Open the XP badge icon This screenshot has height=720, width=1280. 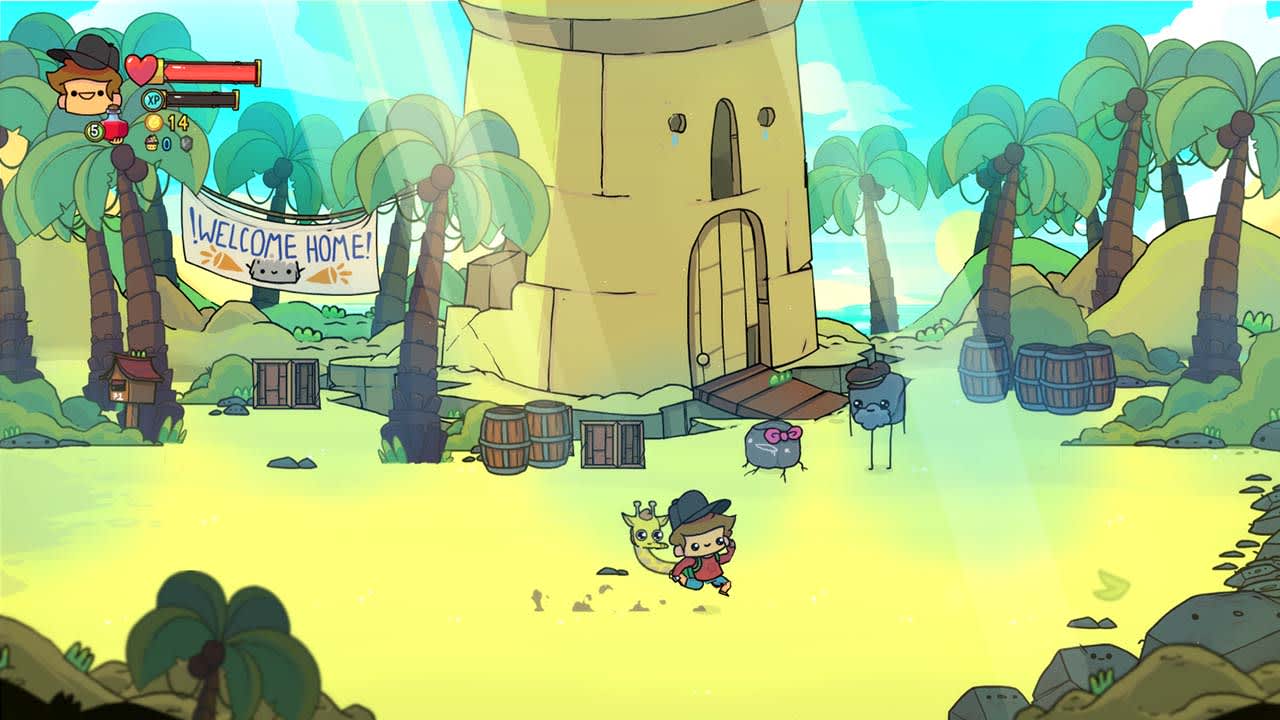point(152,99)
